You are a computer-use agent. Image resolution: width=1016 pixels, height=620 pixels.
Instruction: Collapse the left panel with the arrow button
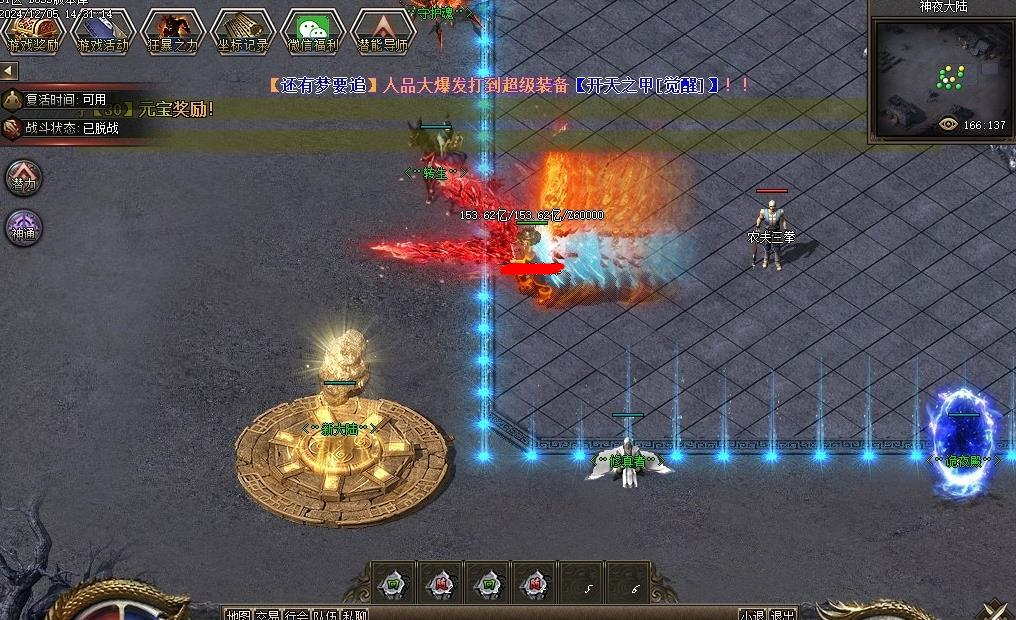9,71
